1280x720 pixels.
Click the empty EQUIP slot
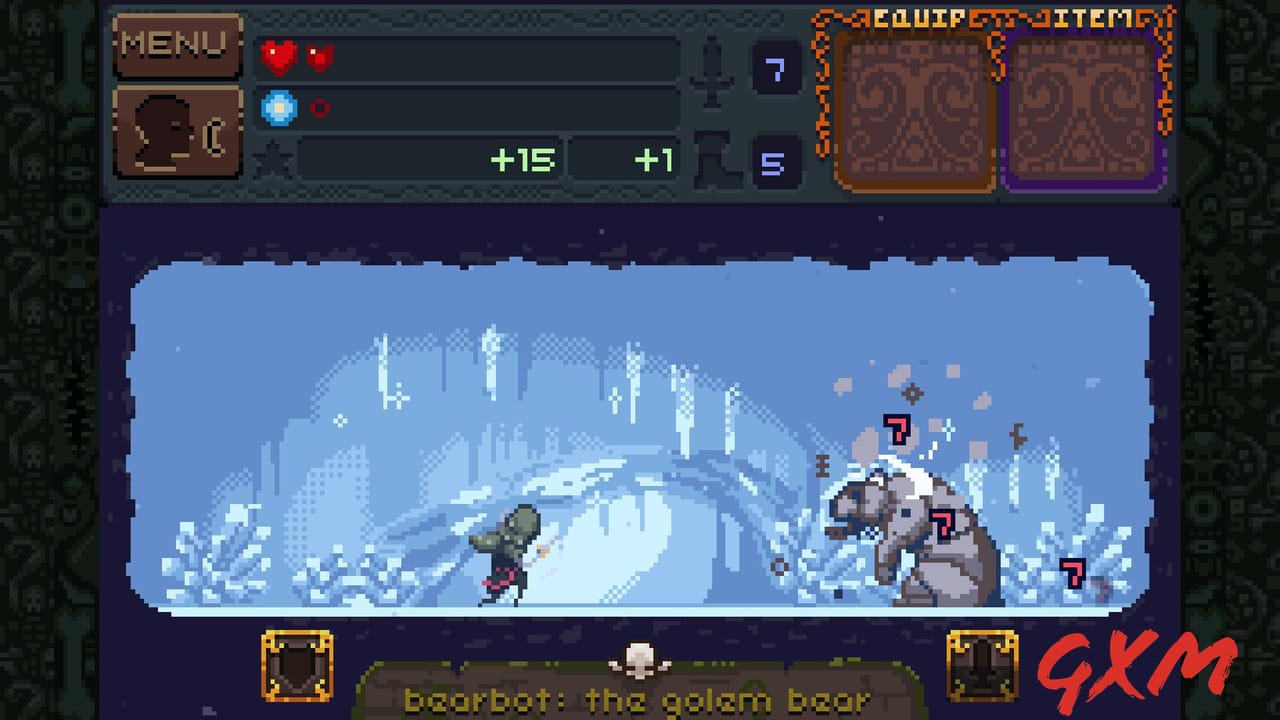point(915,110)
